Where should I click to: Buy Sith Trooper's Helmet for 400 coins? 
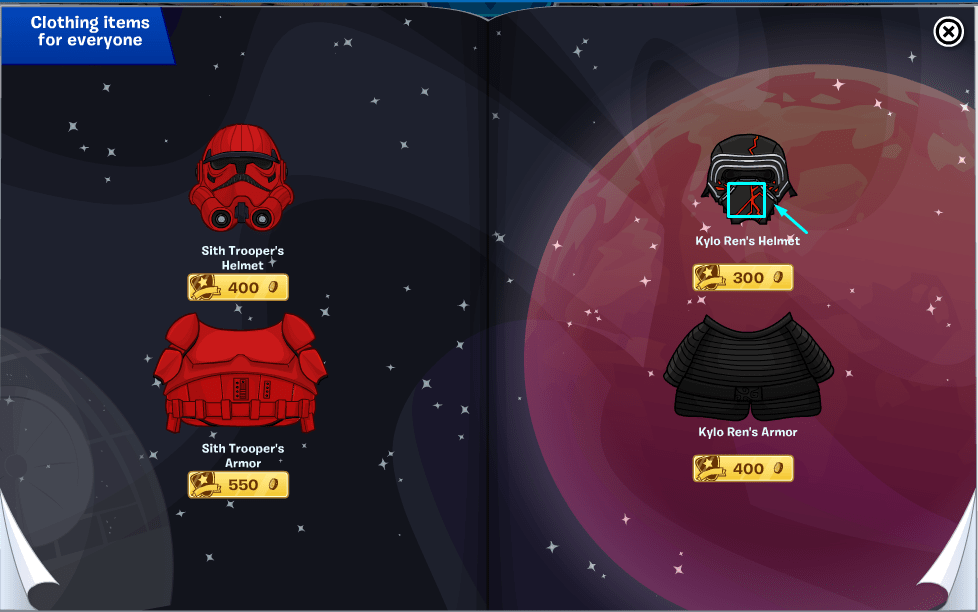[x=238, y=288]
